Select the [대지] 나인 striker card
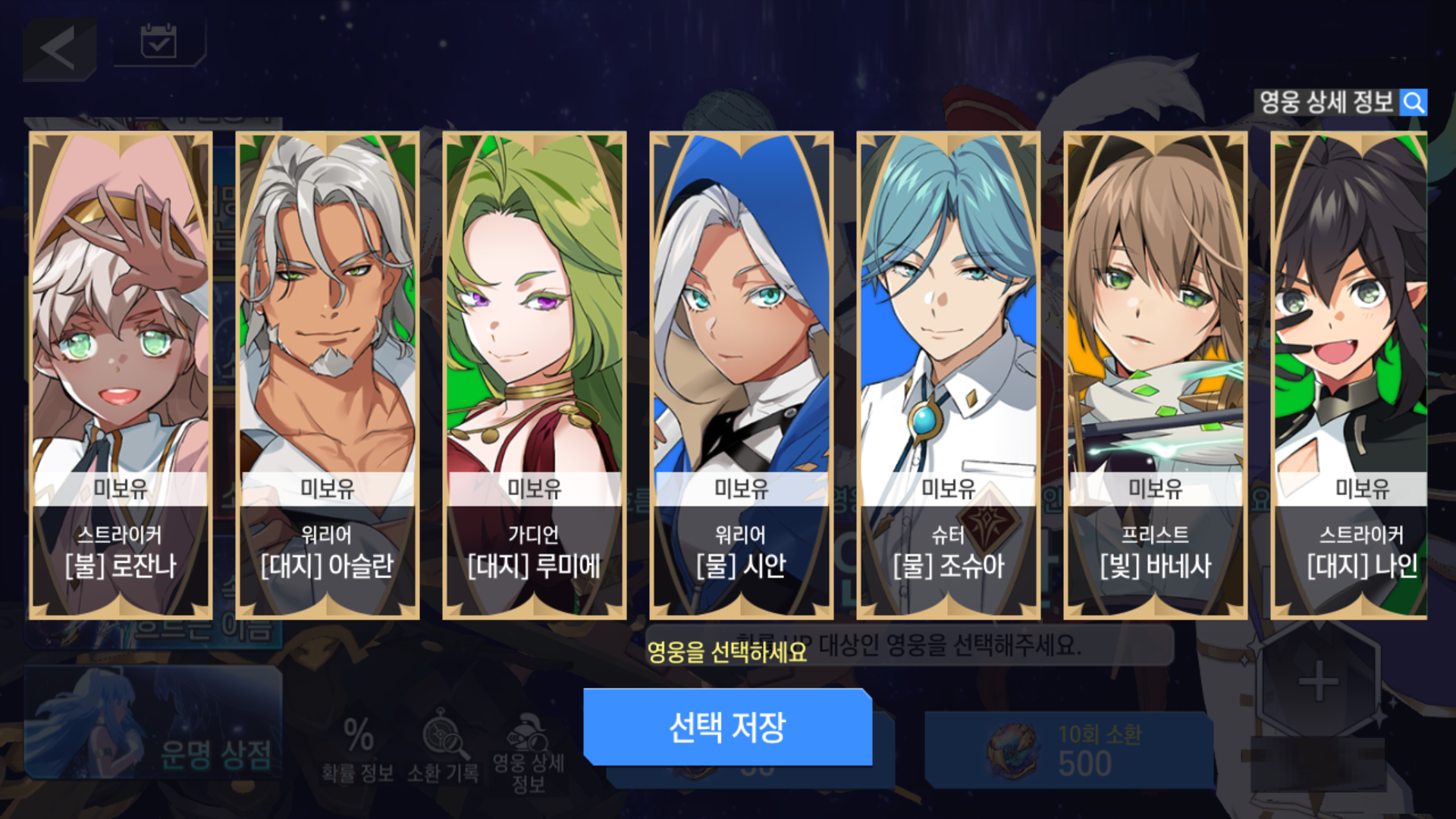1456x819 pixels. [x=1350, y=375]
